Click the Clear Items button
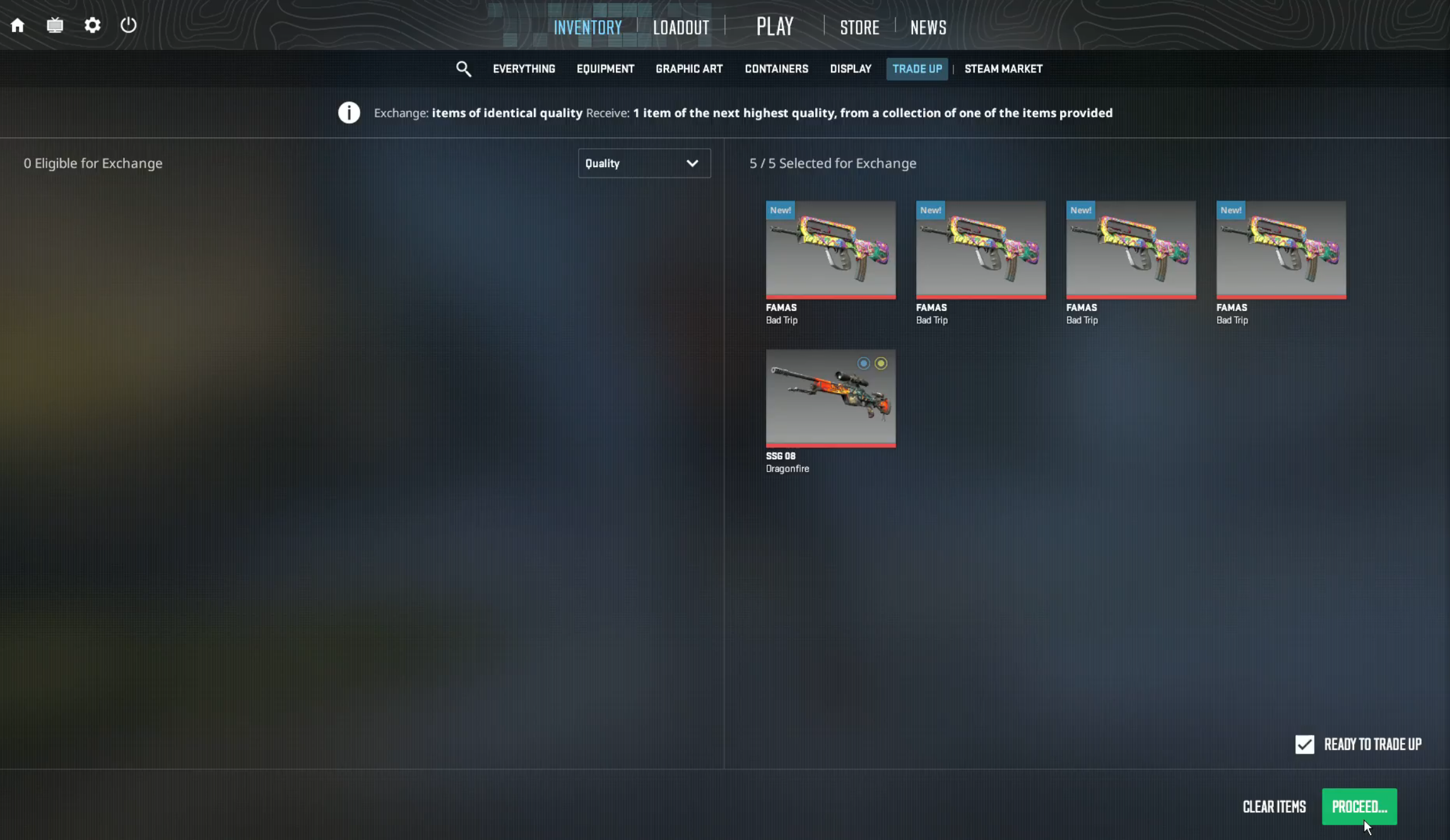 (x=1274, y=806)
